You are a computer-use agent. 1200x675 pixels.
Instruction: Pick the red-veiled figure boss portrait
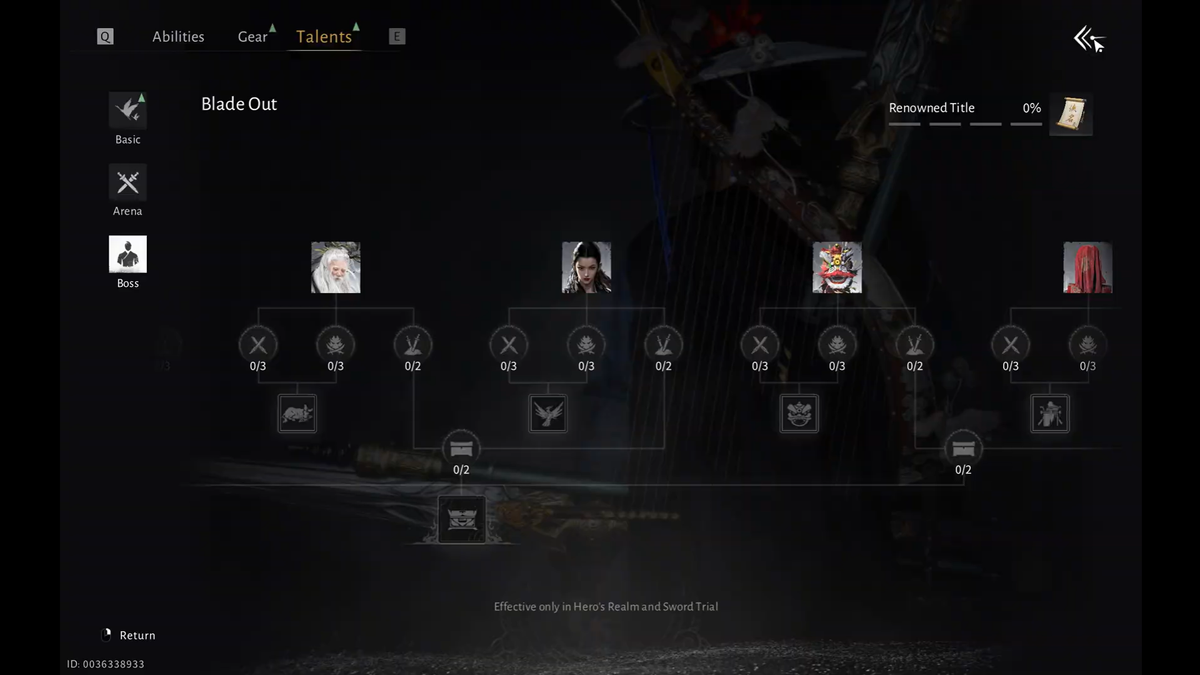tap(1087, 267)
